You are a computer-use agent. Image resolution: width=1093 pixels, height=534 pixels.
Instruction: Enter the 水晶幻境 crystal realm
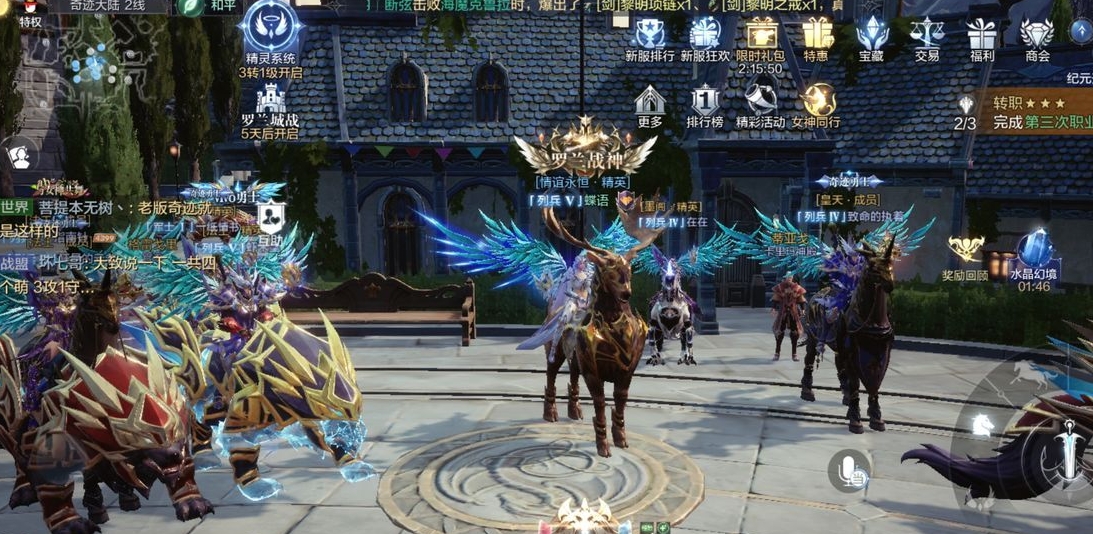pyautogui.click(x=1034, y=254)
